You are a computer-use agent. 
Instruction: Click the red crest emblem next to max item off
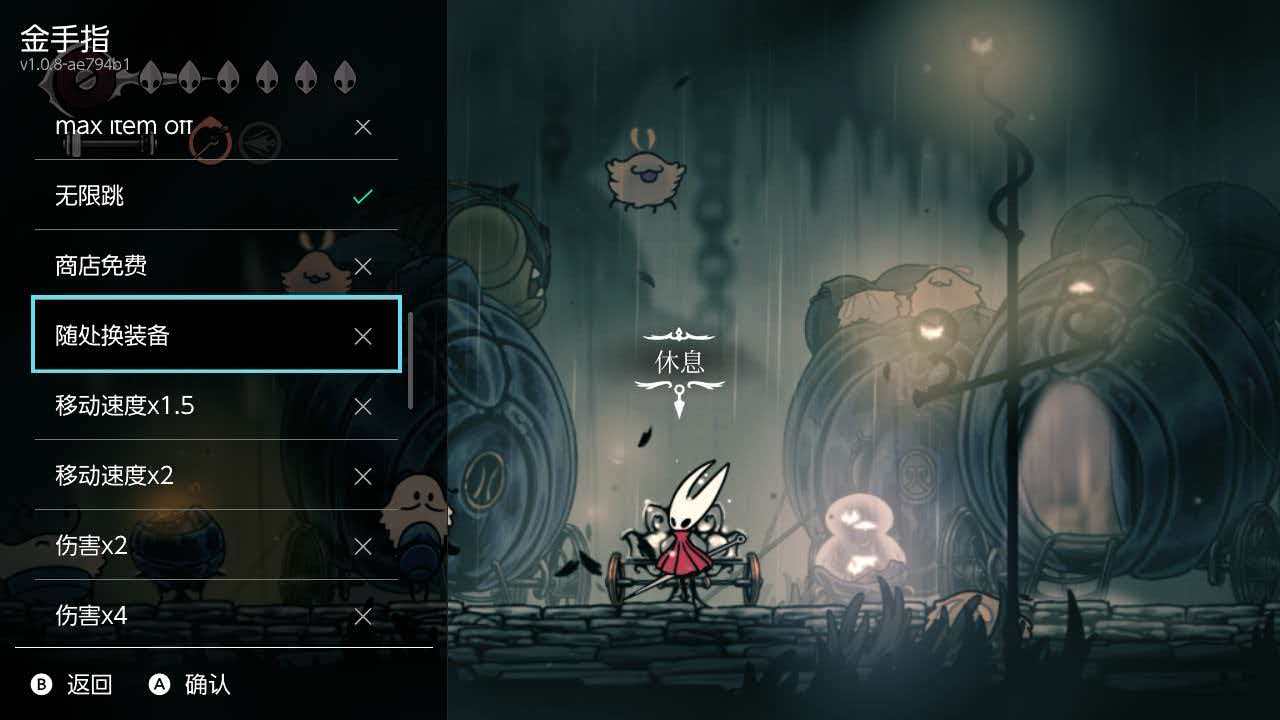[x=210, y=140]
